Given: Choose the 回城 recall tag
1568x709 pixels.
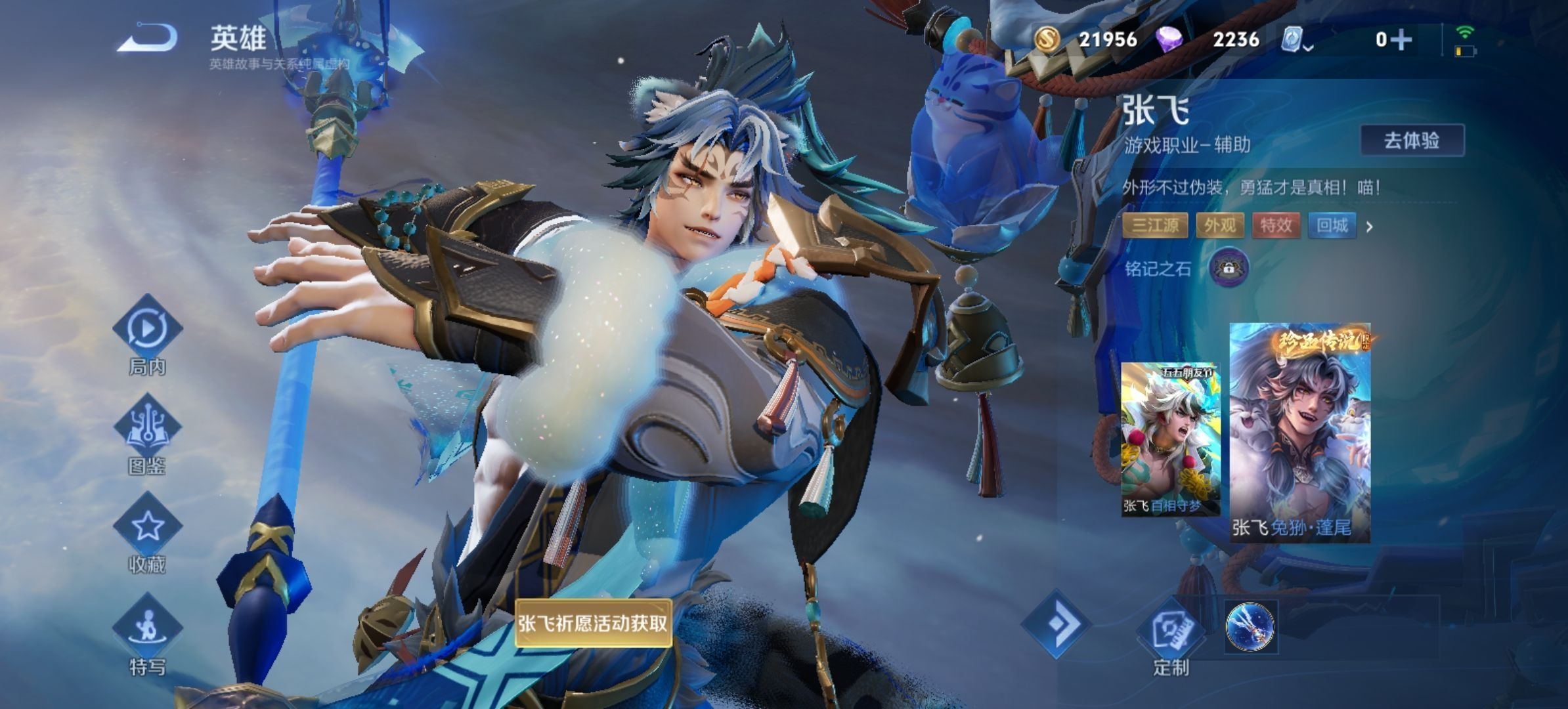Looking at the screenshot, I should point(1332,226).
